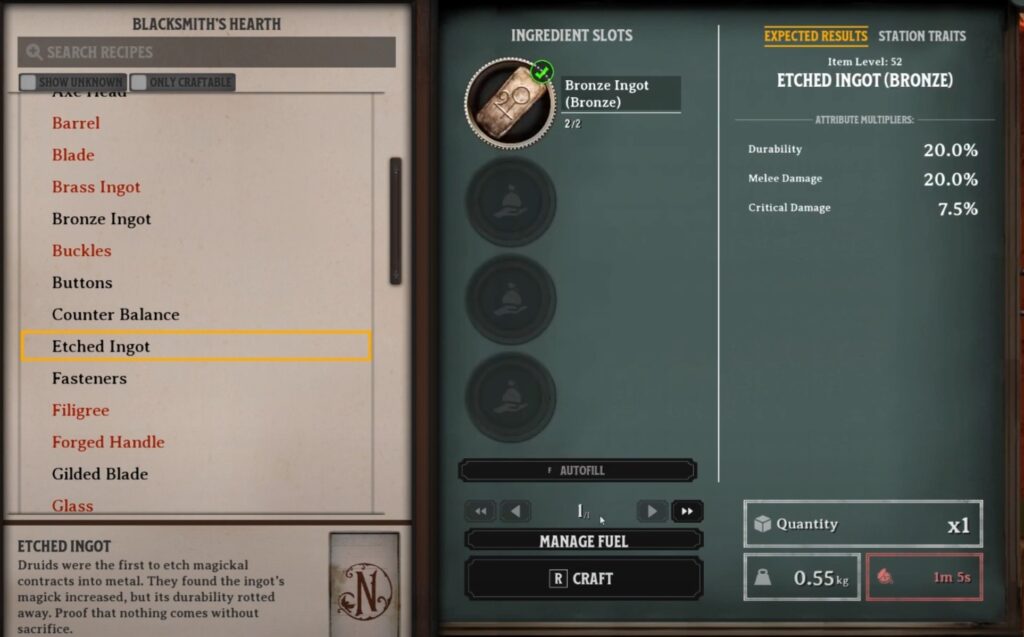The image size is (1024, 637).
Task: Select the Brass Ingot recipe
Action: 96,187
